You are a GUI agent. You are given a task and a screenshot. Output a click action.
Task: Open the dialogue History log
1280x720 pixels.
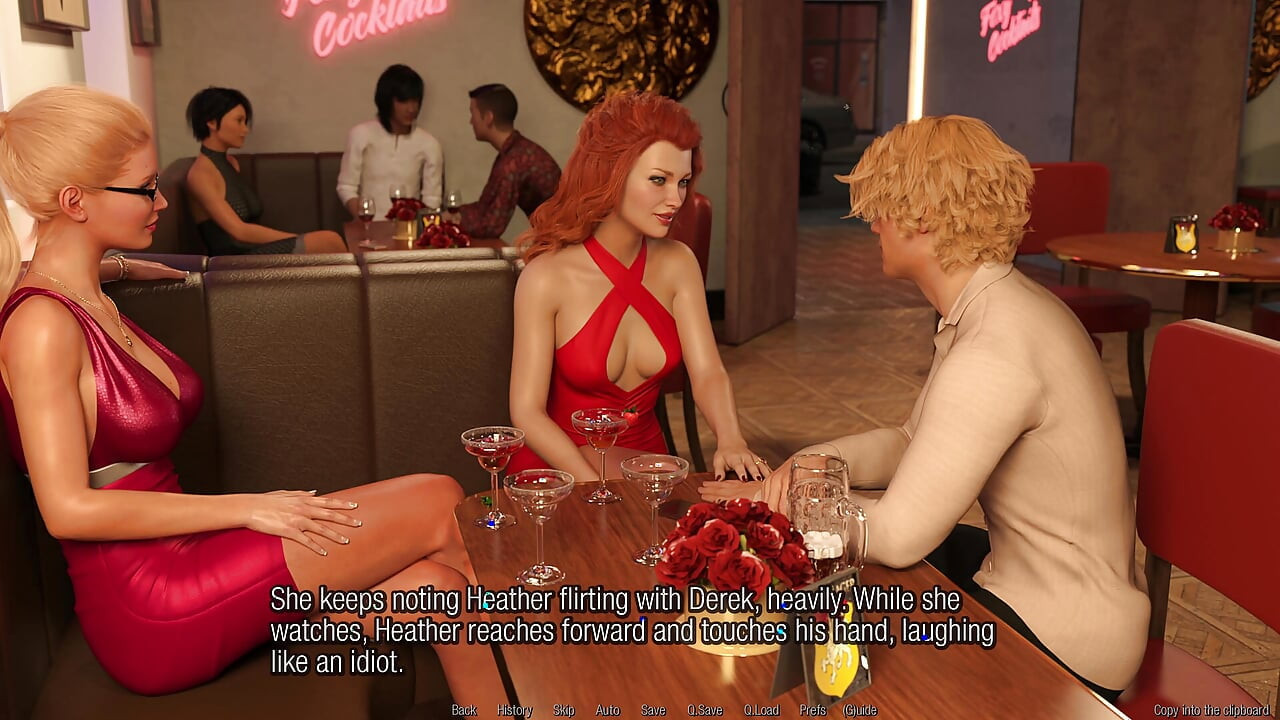513,709
